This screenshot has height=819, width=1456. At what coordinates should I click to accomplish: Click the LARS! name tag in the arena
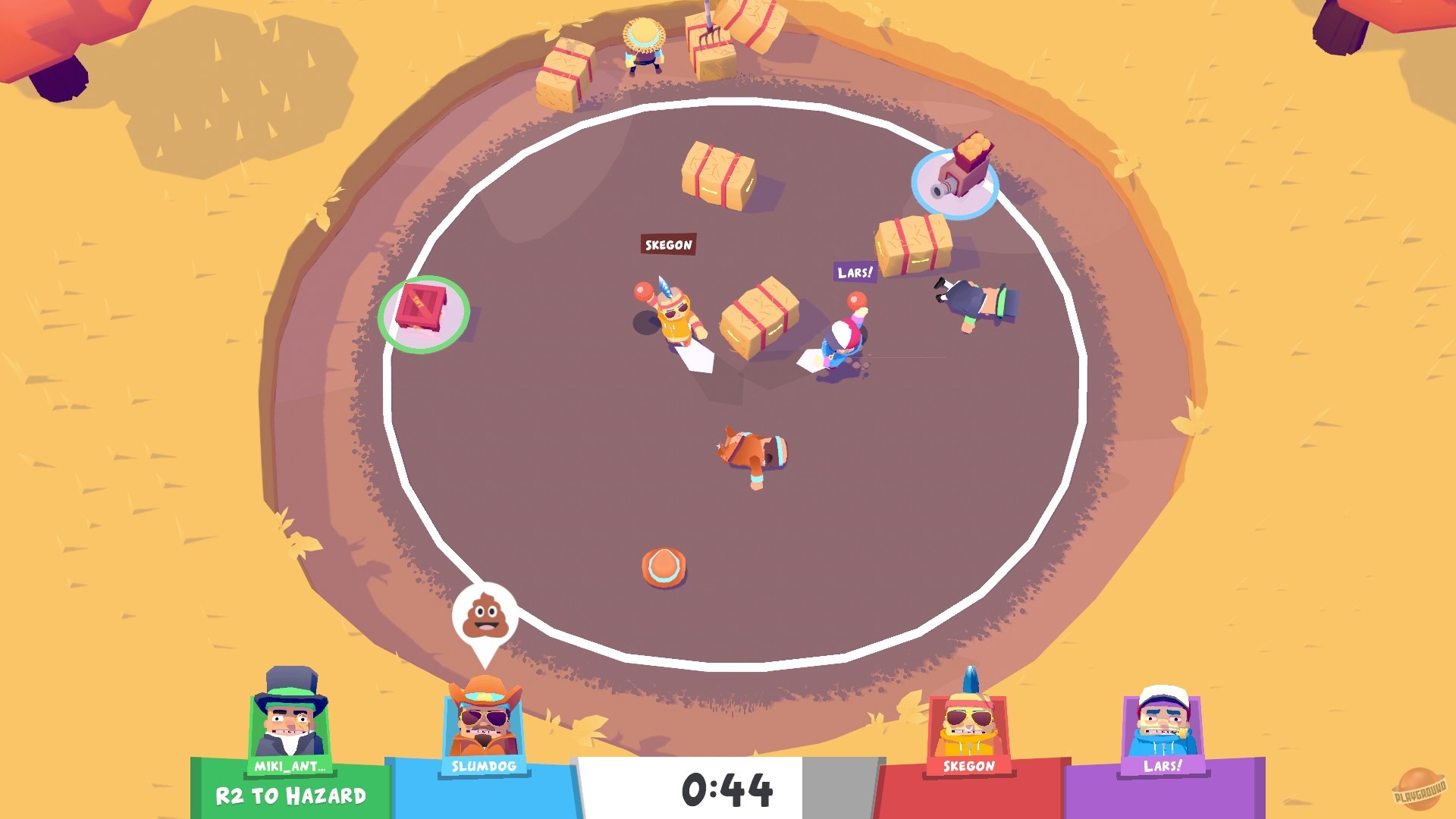click(855, 272)
